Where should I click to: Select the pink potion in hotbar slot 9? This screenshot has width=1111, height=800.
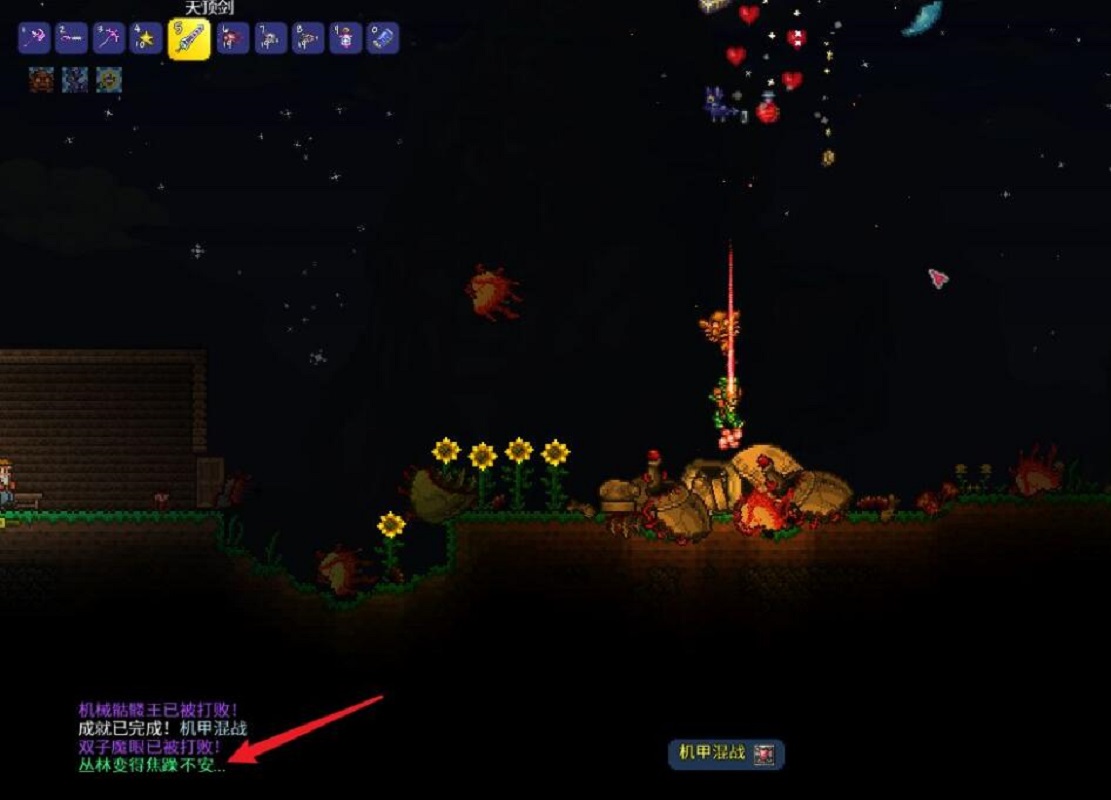pyautogui.click(x=345, y=39)
